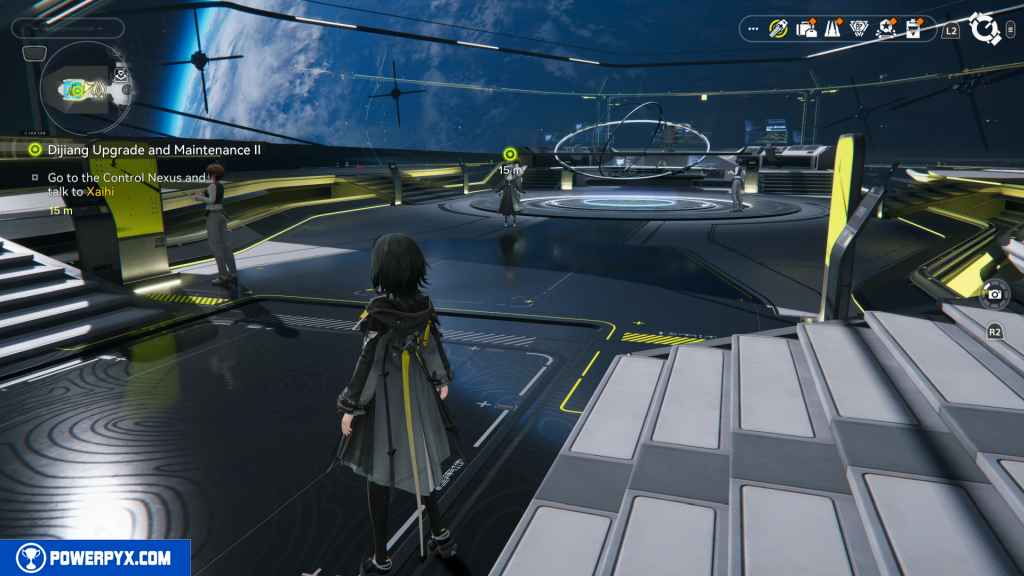Viewport: 1024px width, 576px height.
Task: Open the backpack inventory icon
Action: (806, 29)
